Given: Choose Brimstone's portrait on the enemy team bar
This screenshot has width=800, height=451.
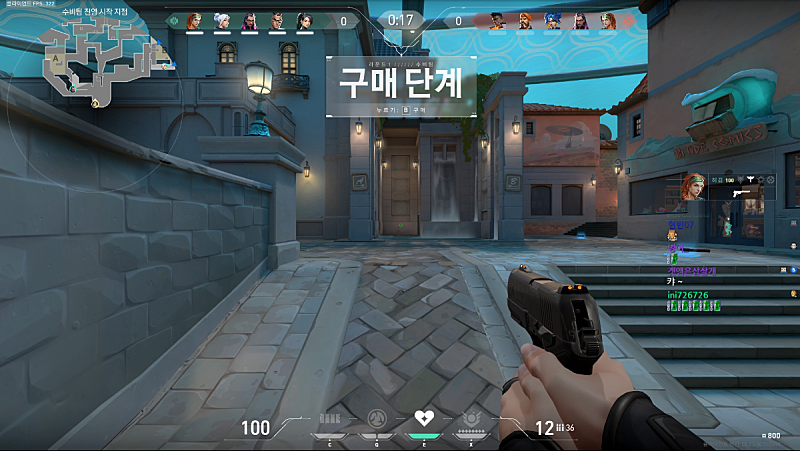Looking at the screenshot, I should tap(524, 20).
